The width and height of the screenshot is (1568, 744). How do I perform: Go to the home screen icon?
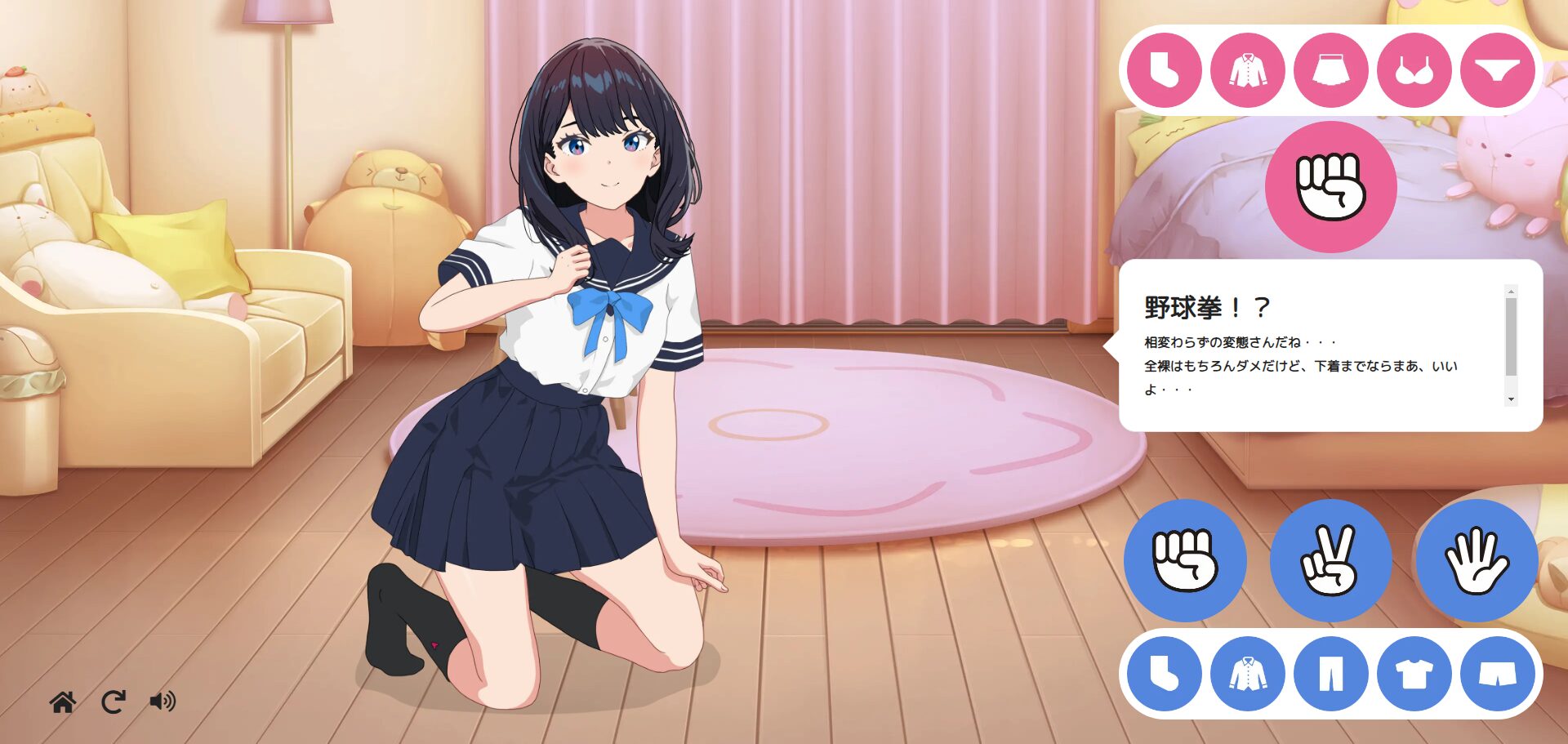coord(63,702)
